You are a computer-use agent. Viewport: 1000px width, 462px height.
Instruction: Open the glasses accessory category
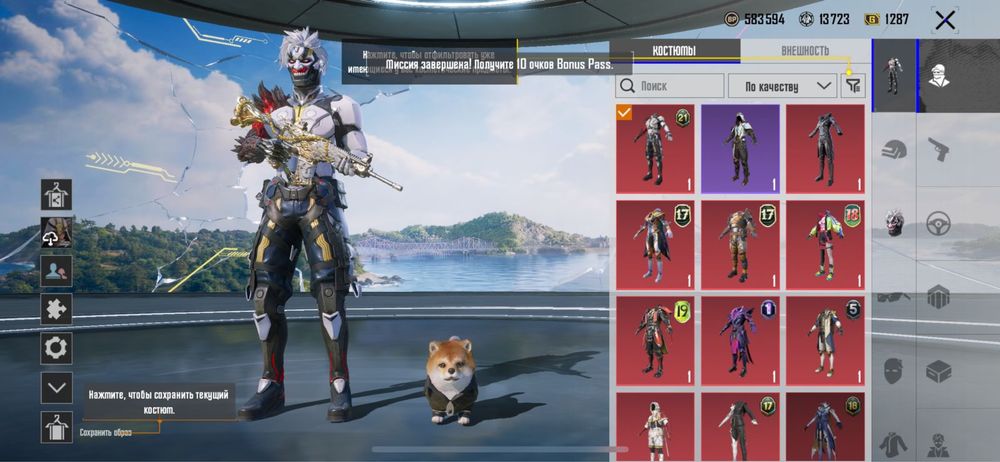894,297
